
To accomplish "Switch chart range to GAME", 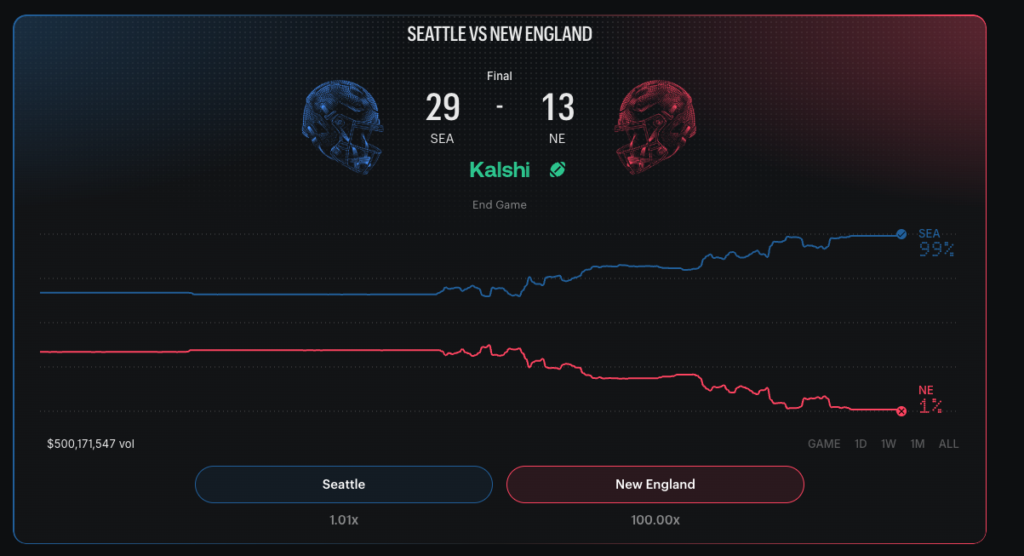I will click(824, 443).
